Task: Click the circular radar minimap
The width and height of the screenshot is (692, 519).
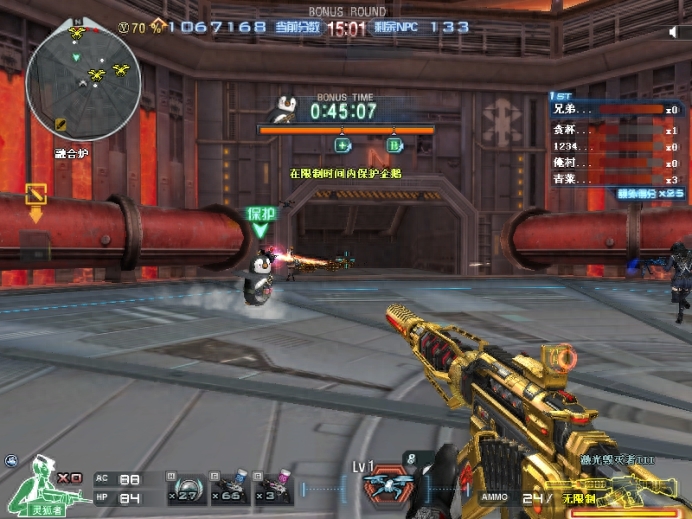Action: [84, 81]
